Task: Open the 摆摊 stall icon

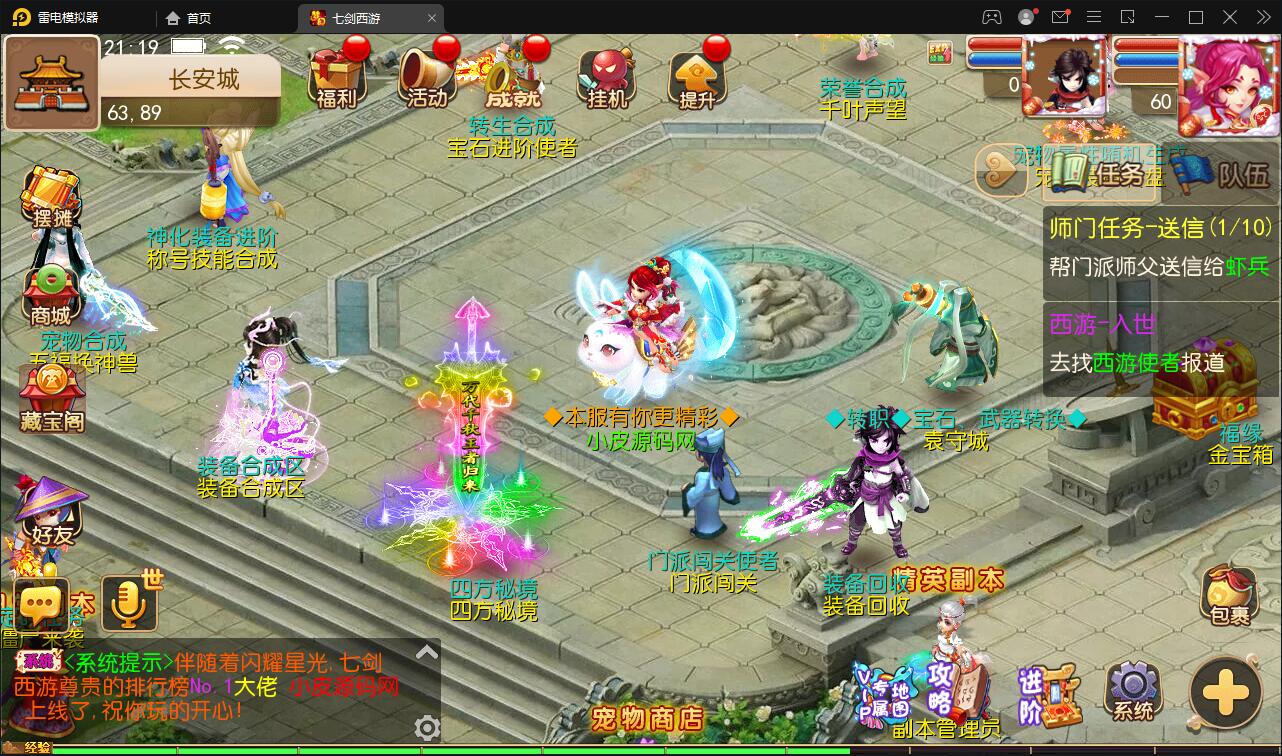Action: pos(51,197)
